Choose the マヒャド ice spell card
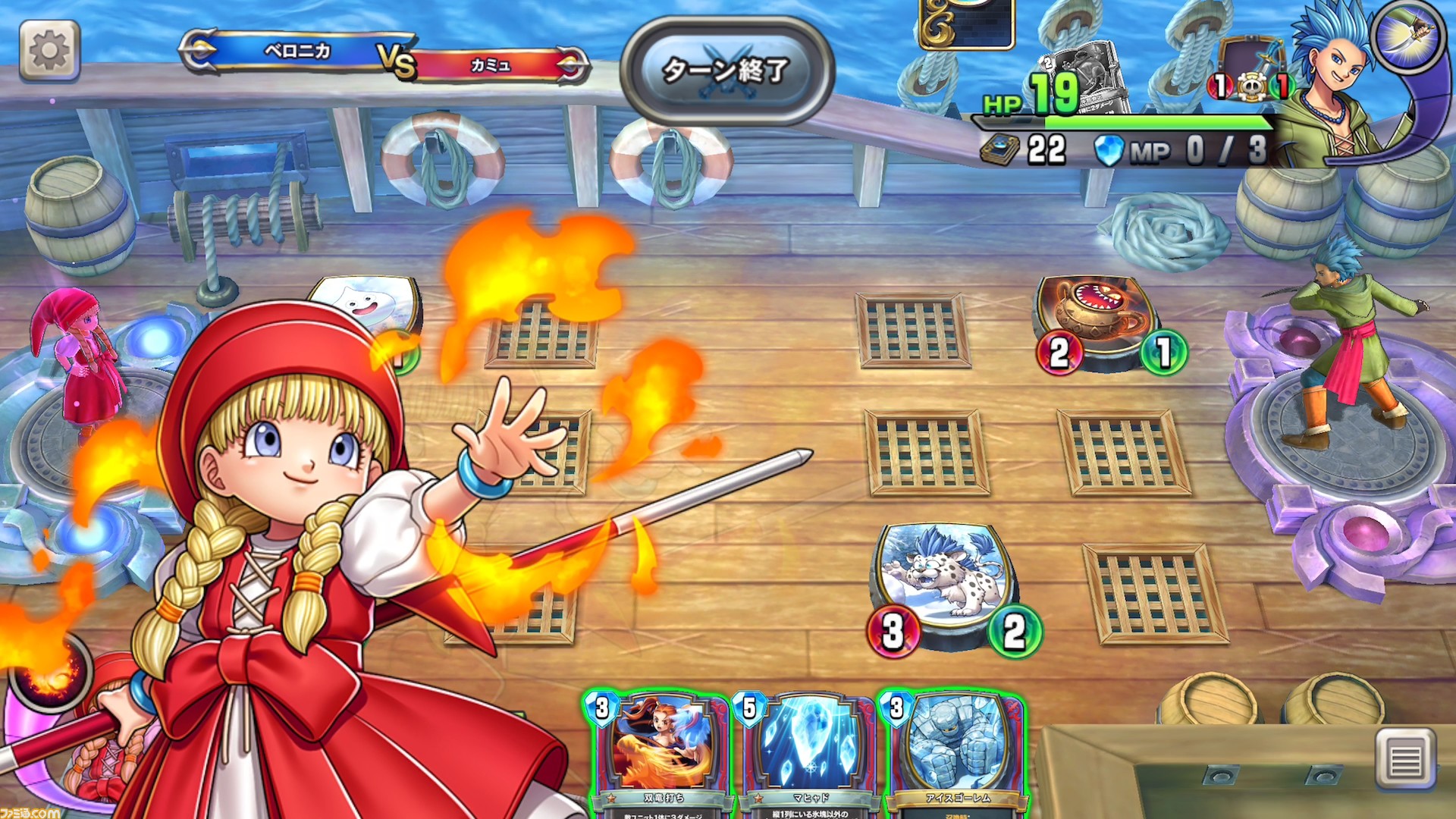 804,752
